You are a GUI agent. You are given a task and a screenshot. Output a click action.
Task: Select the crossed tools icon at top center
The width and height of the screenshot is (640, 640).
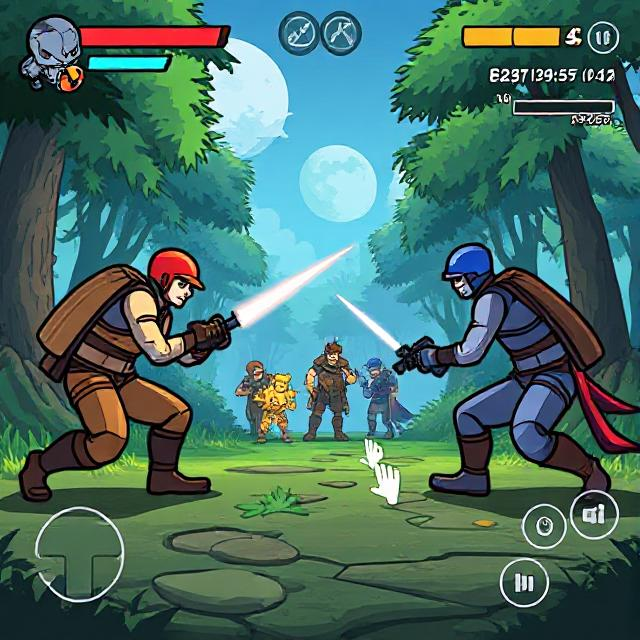(342, 32)
